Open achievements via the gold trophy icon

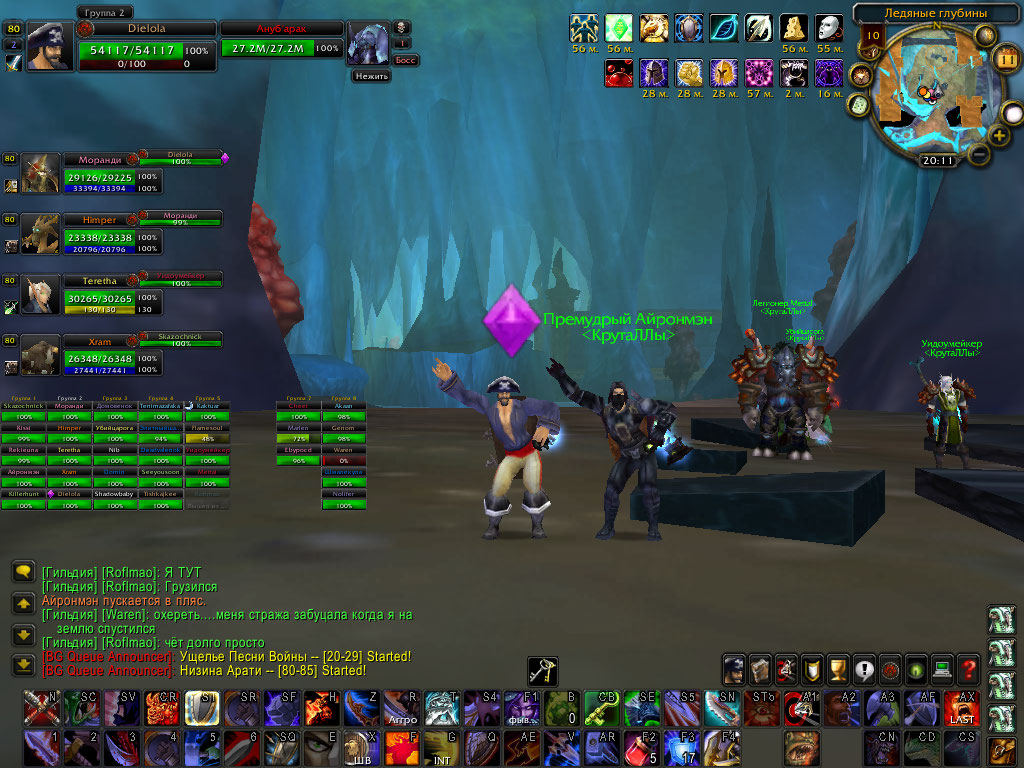click(x=837, y=668)
